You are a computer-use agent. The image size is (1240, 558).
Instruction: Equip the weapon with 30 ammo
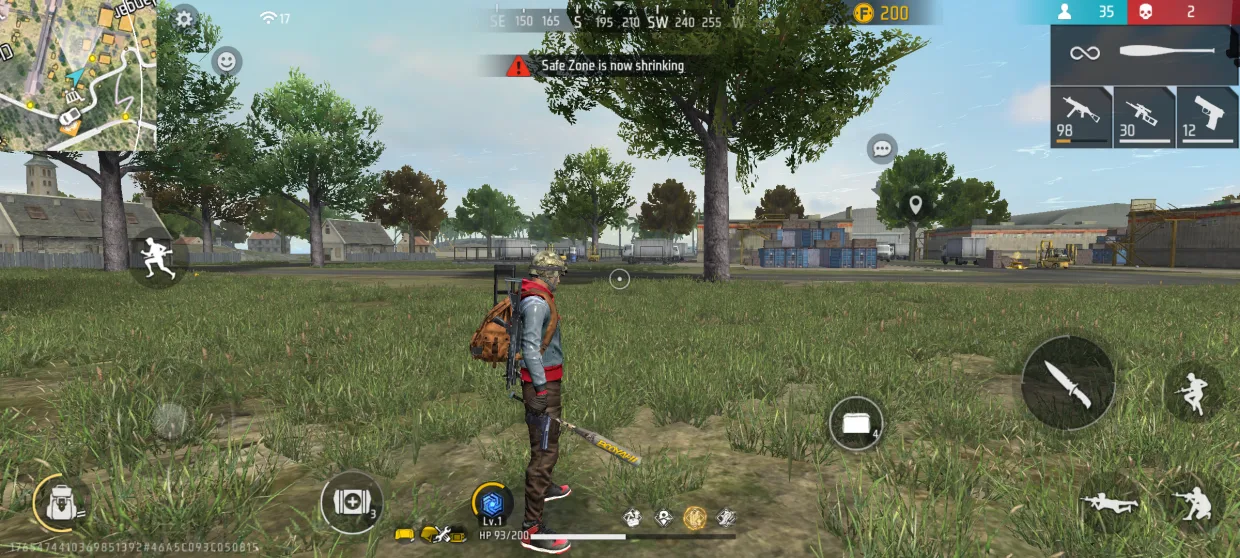(x=1144, y=116)
